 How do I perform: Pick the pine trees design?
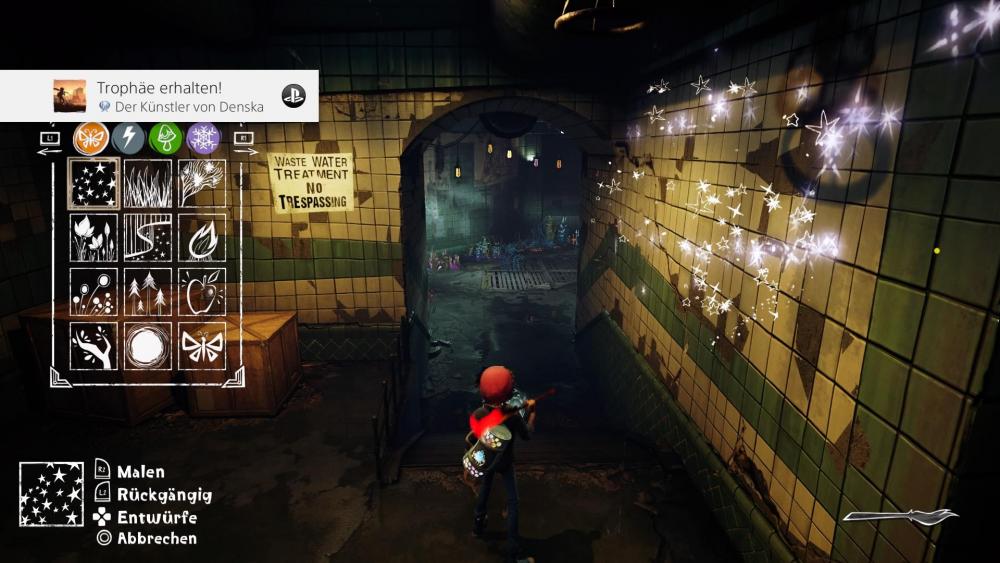(148, 292)
